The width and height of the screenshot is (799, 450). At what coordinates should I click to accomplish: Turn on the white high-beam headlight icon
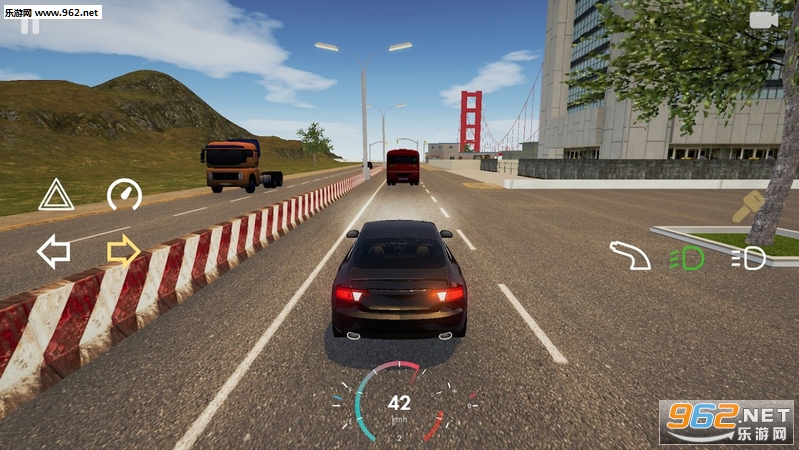748,258
